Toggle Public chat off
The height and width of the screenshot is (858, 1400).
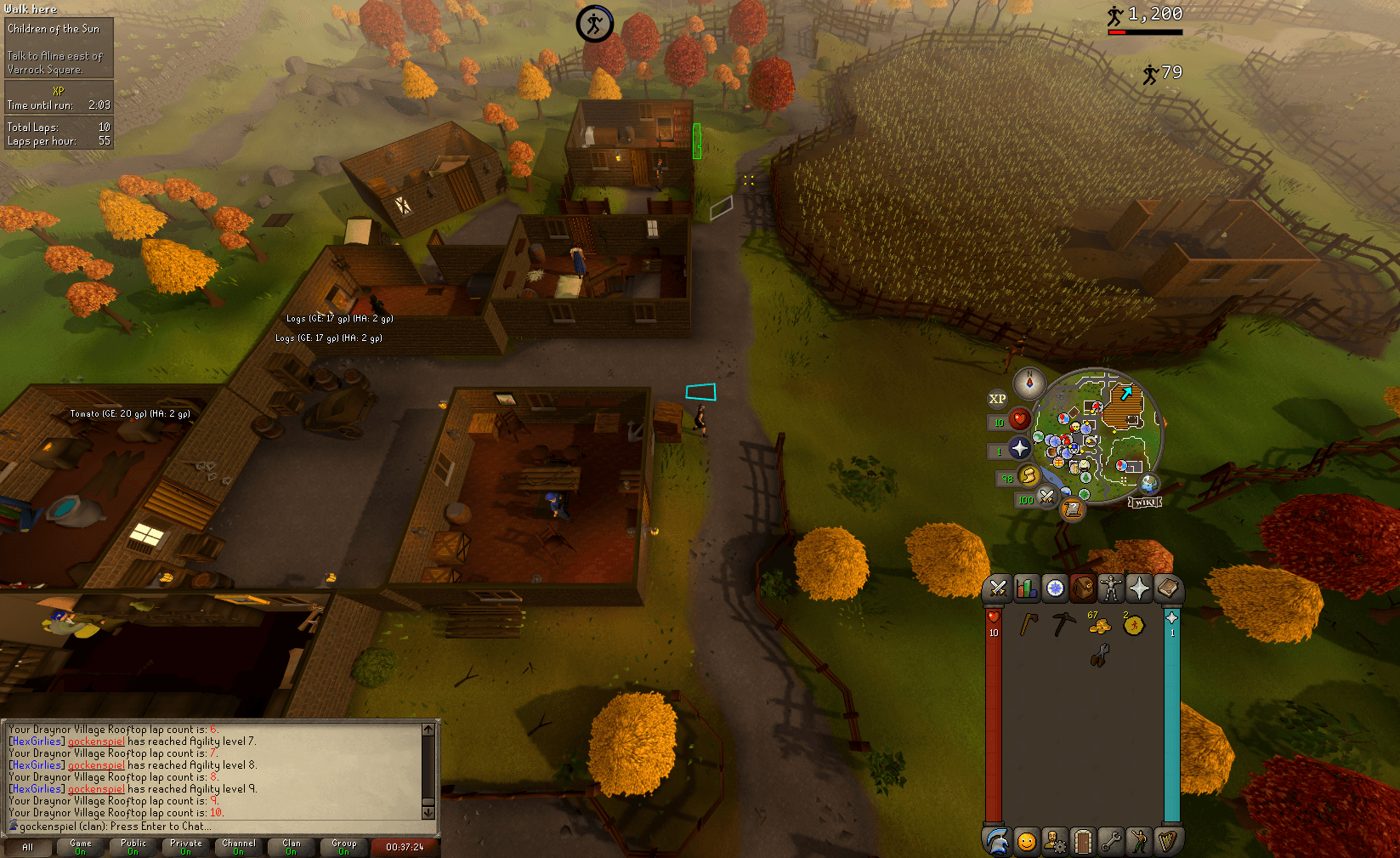coord(133,846)
